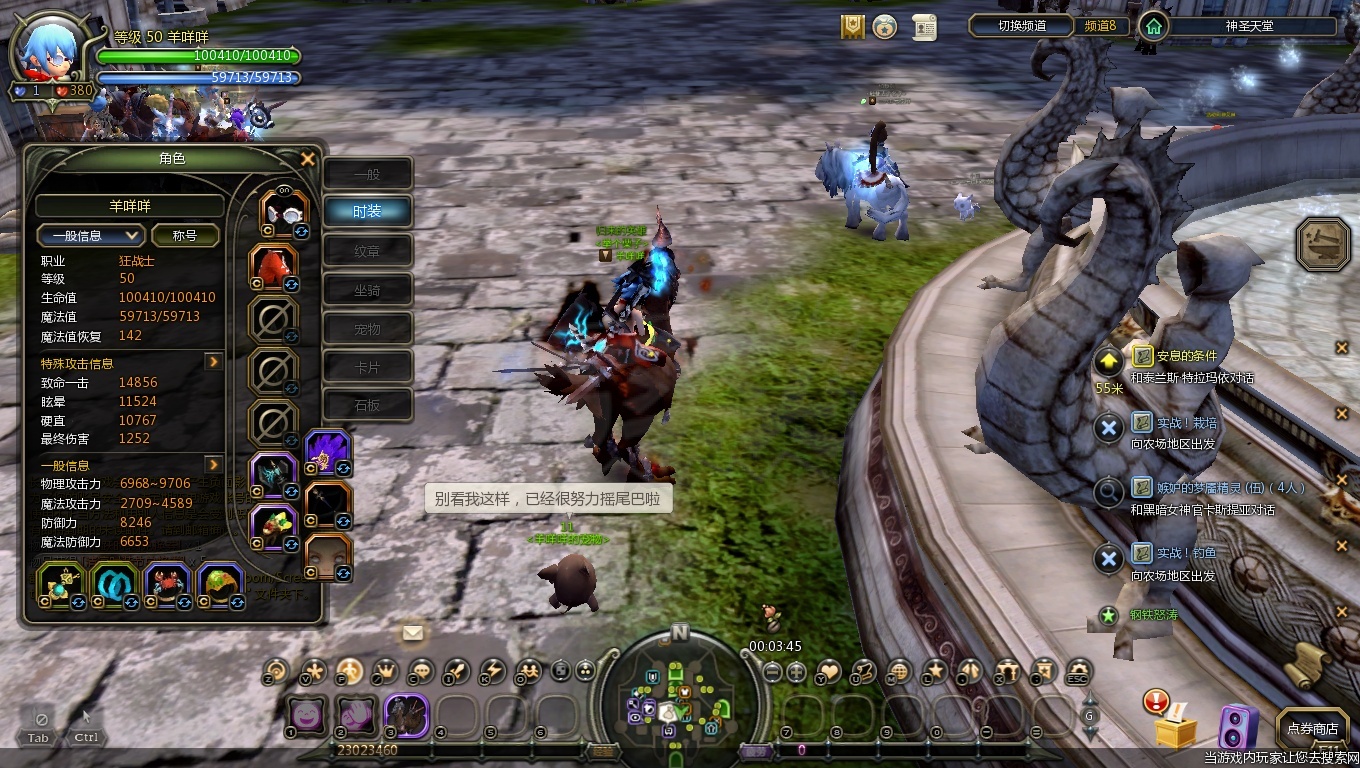This screenshot has width=1360, height=768.
Task: Expand the 特殊攻击信息 arrow
Action: click(x=213, y=362)
